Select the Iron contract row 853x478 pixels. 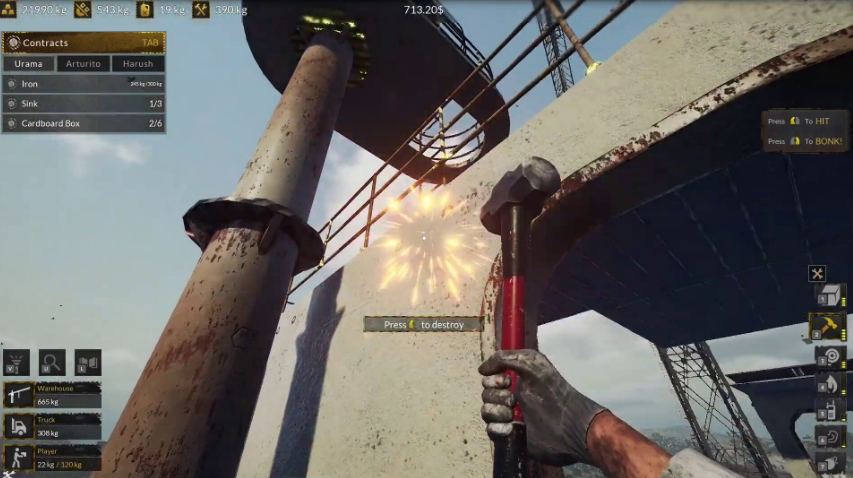(83, 84)
